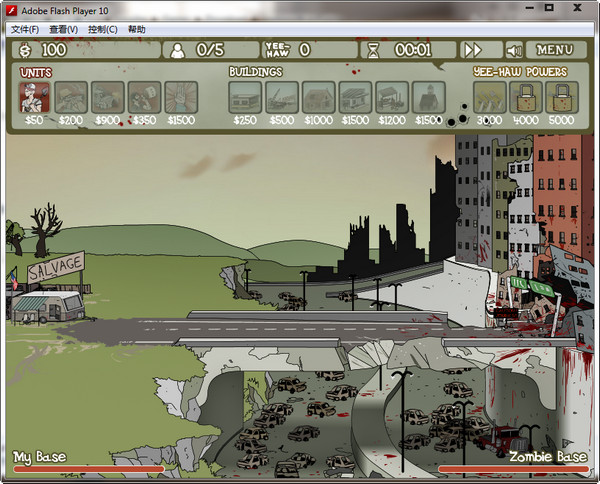Toggle the sound speaker icon
This screenshot has width=600, height=484.
[x=515, y=49]
